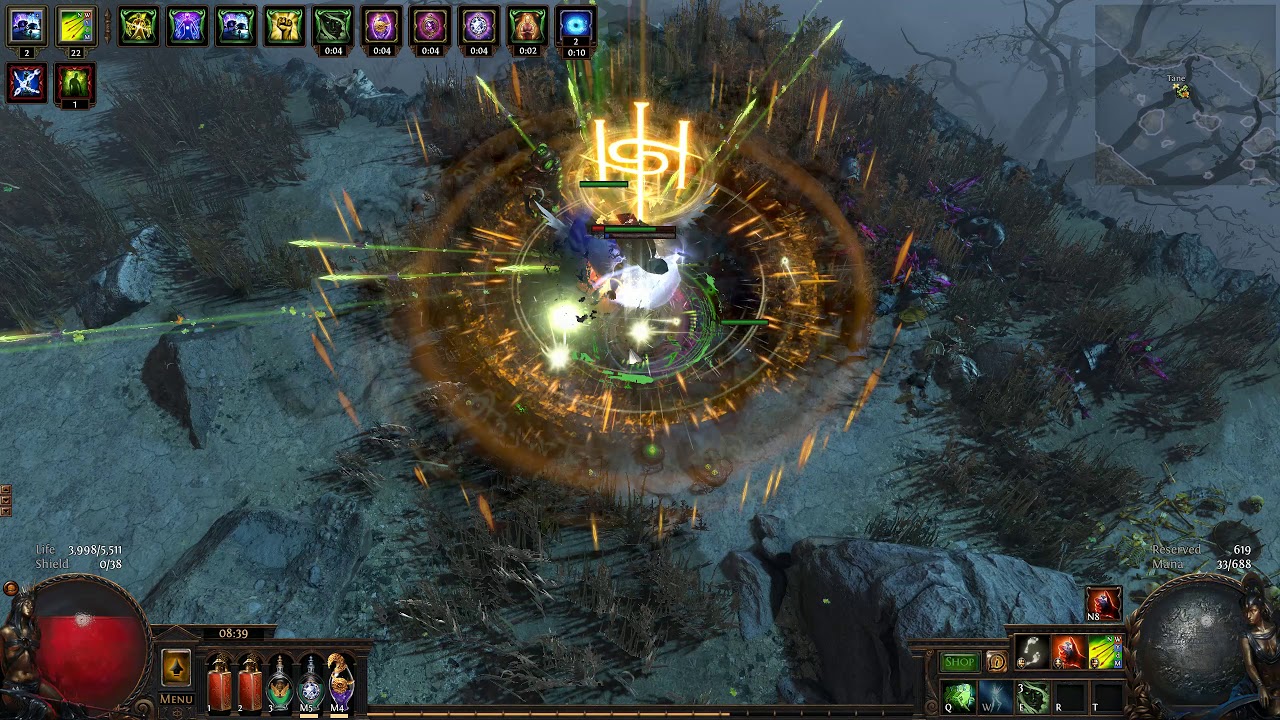Screen dimensions: 1280x720
Task: Open the game Menu button
Action: (x=176, y=699)
